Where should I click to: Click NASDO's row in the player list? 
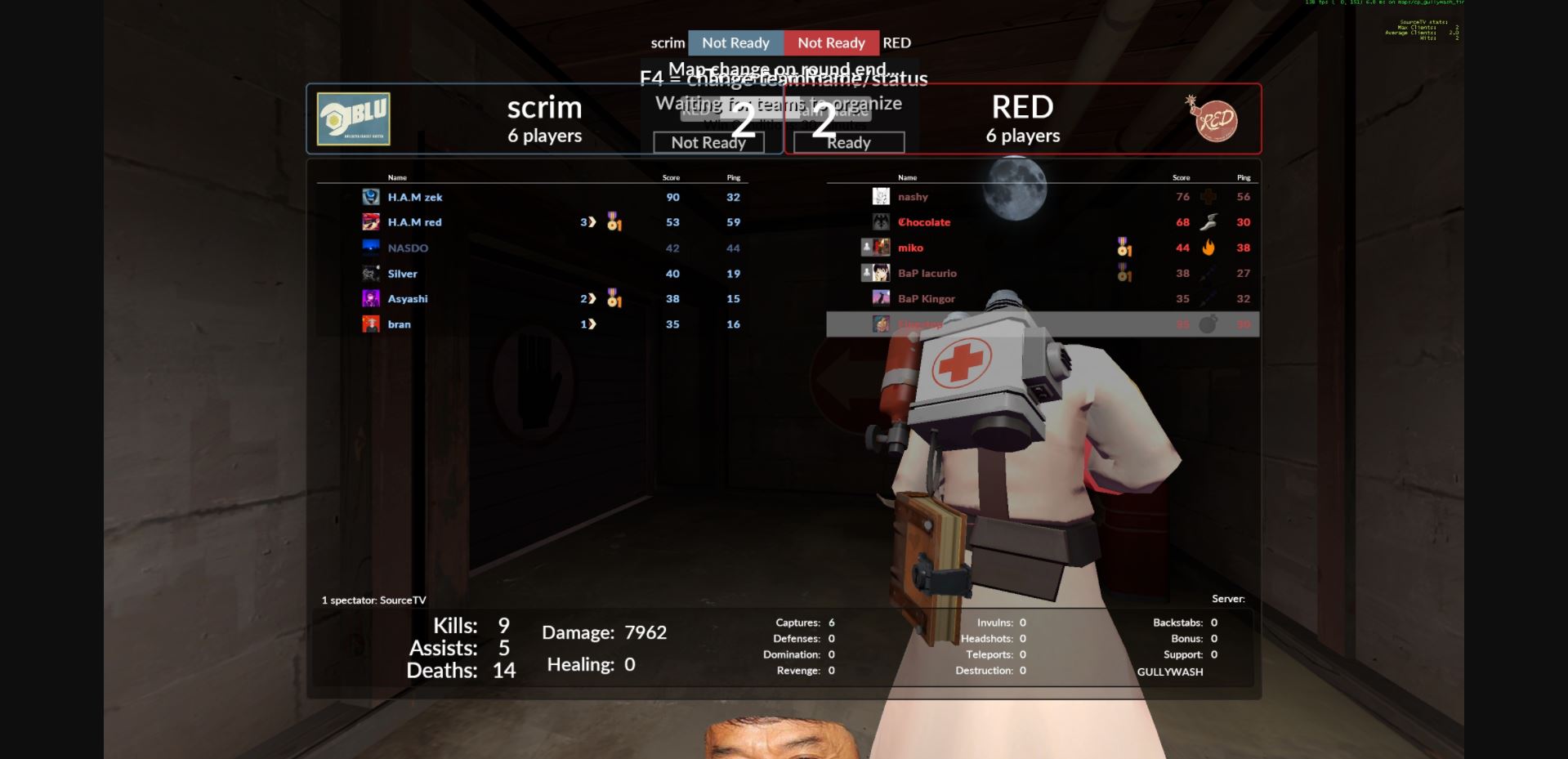click(408, 248)
